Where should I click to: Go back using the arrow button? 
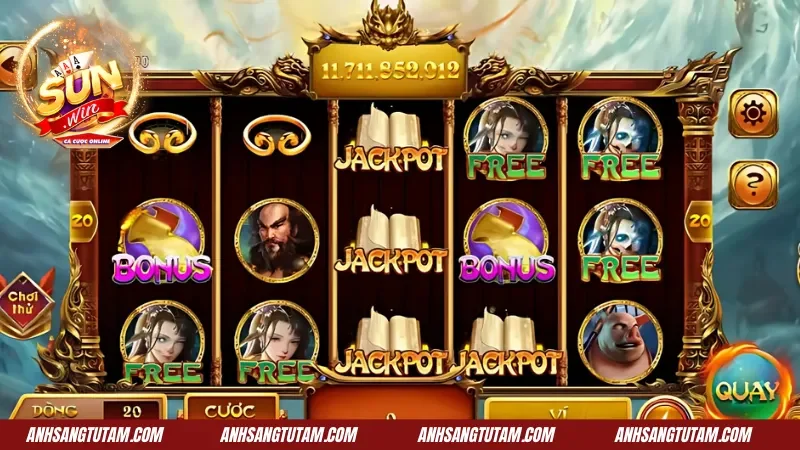tap(12, 66)
